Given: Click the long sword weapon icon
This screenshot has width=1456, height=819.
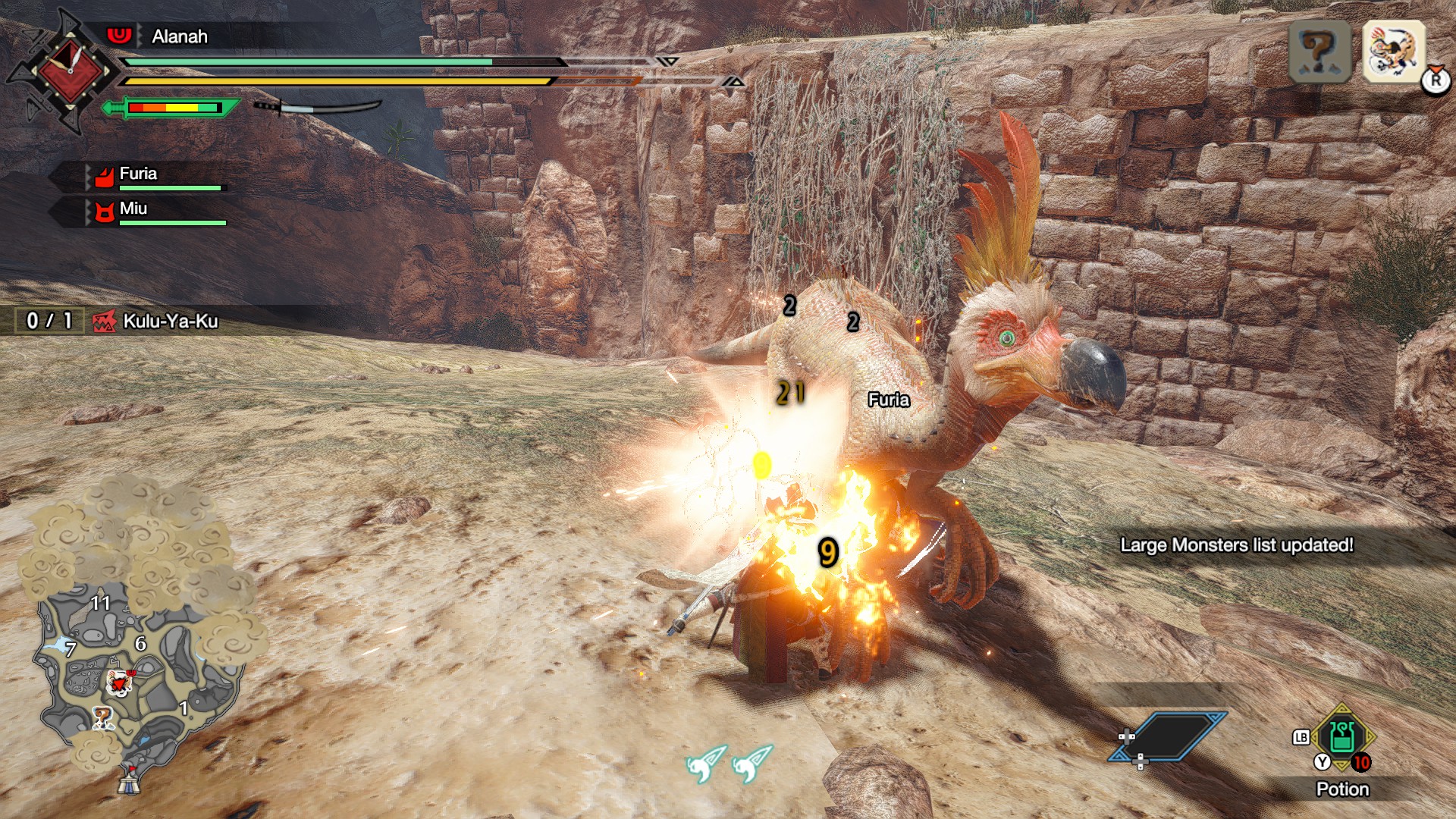Looking at the screenshot, I should pos(318,107).
